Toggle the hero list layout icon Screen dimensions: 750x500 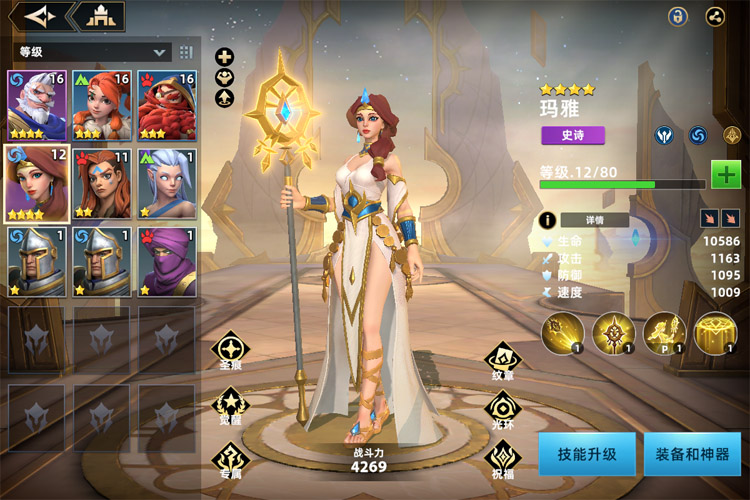pos(186,52)
